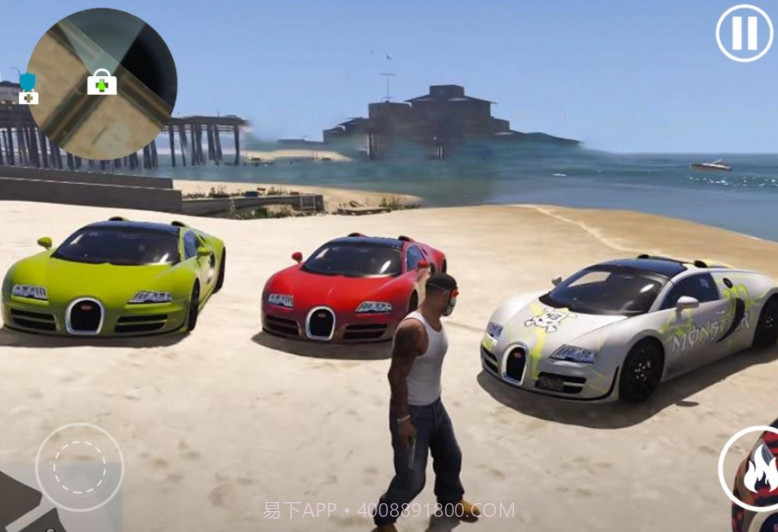
Task: Tap the virtual movement joystick
Action: tap(80, 467)
